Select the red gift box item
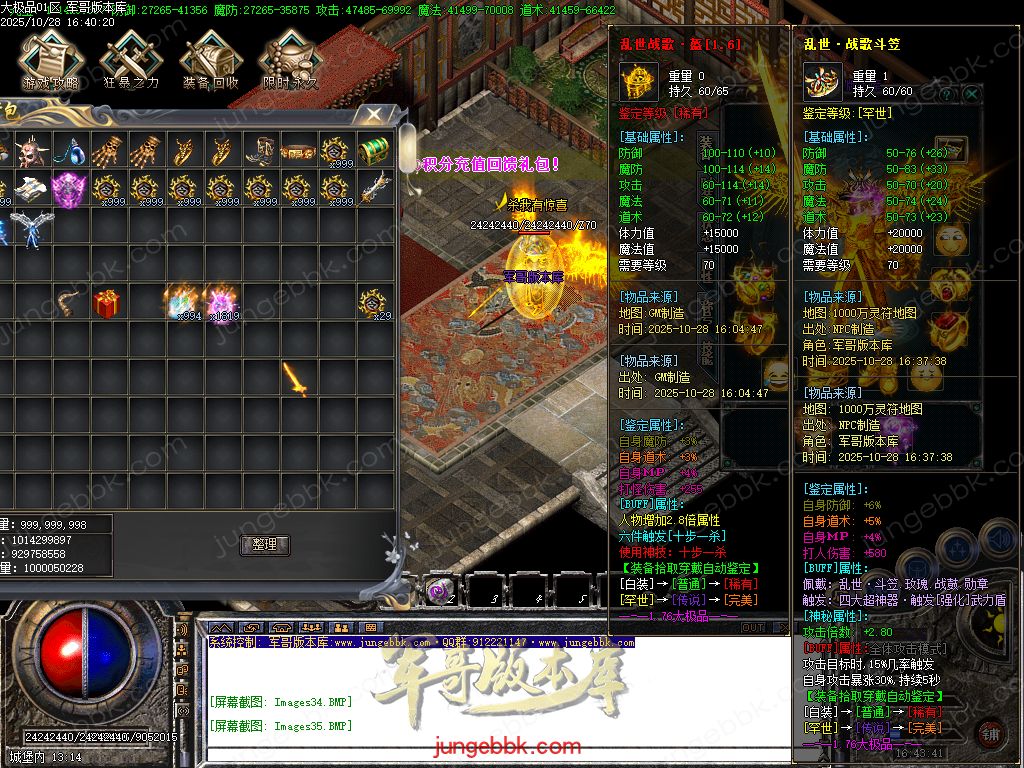Screen dimensions: 1024x768 [107, 302]
